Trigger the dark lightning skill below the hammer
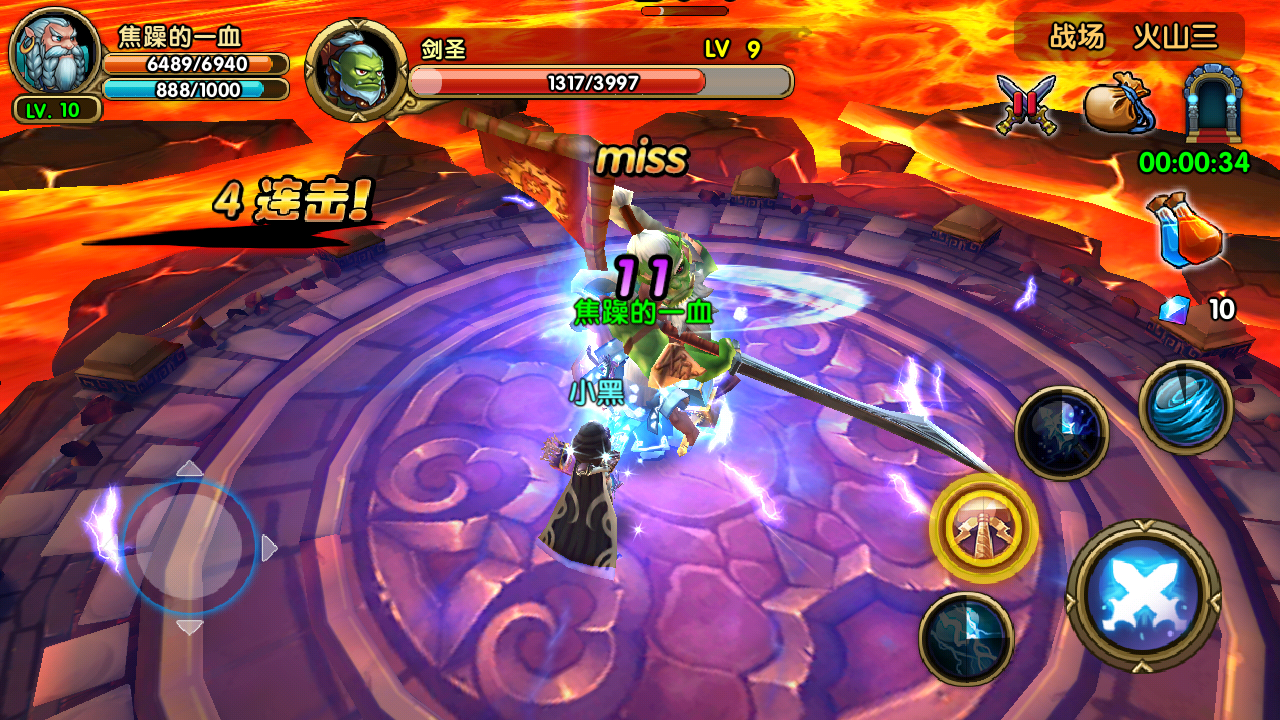1280x720 pixels. [966, 639]
